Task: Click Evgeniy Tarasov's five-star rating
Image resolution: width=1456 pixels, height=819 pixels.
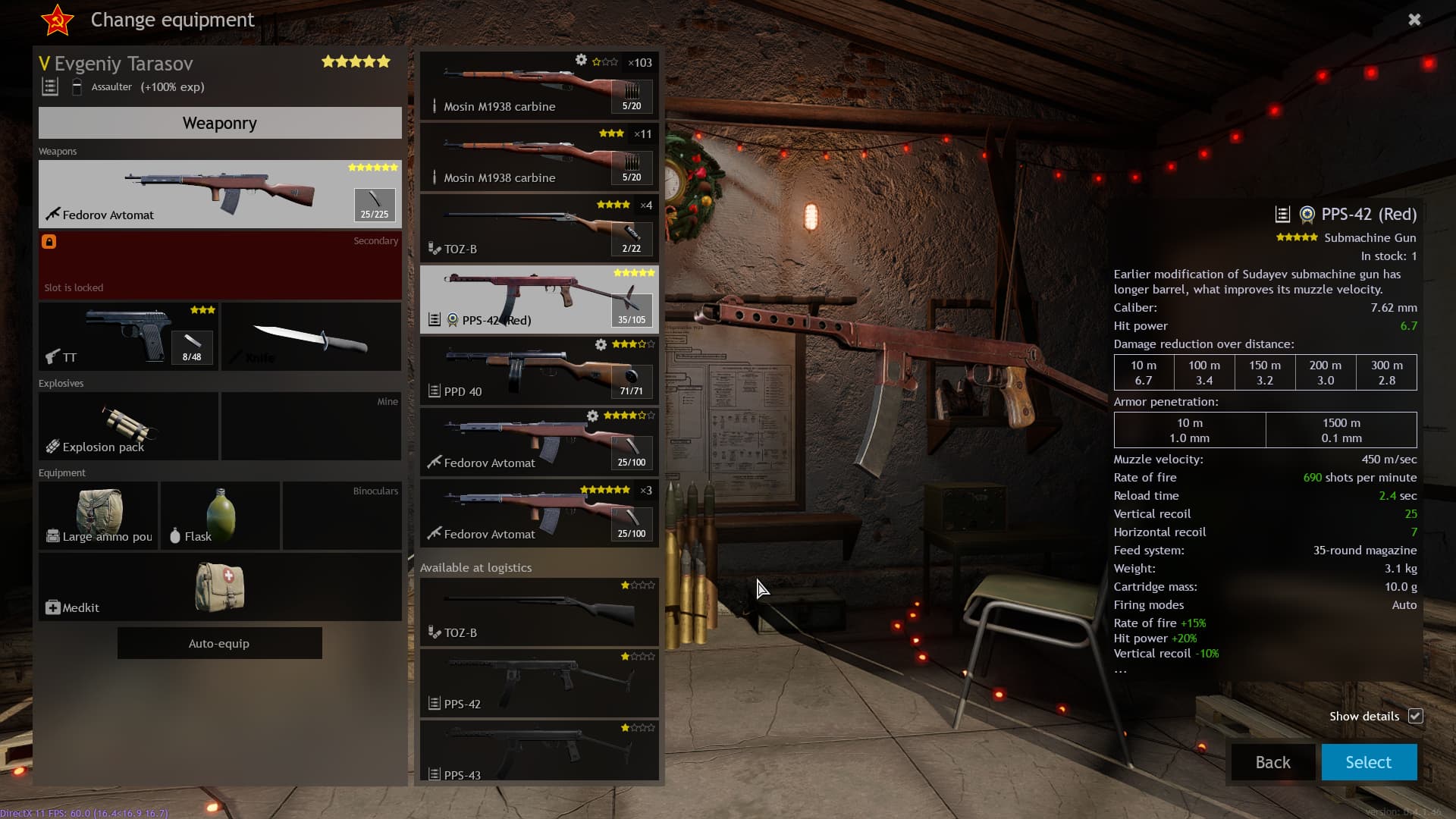Action: pos(355,61)
